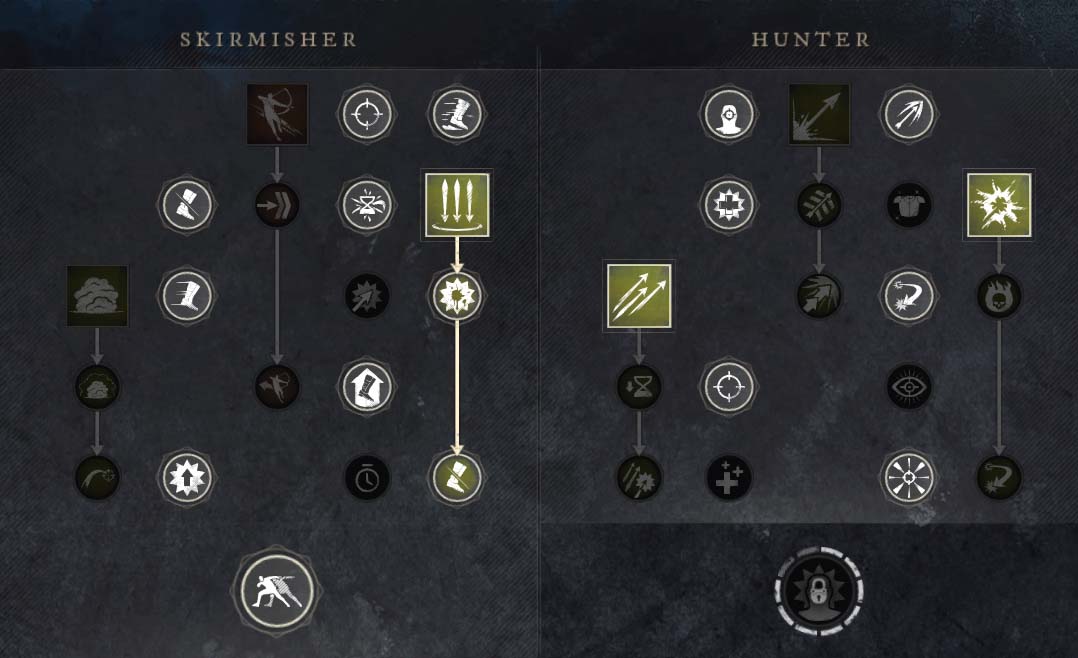1078x658 pixels.
Task: Activate the Rapid Shot triple-arrow square ability
Action: pos(638,295)
